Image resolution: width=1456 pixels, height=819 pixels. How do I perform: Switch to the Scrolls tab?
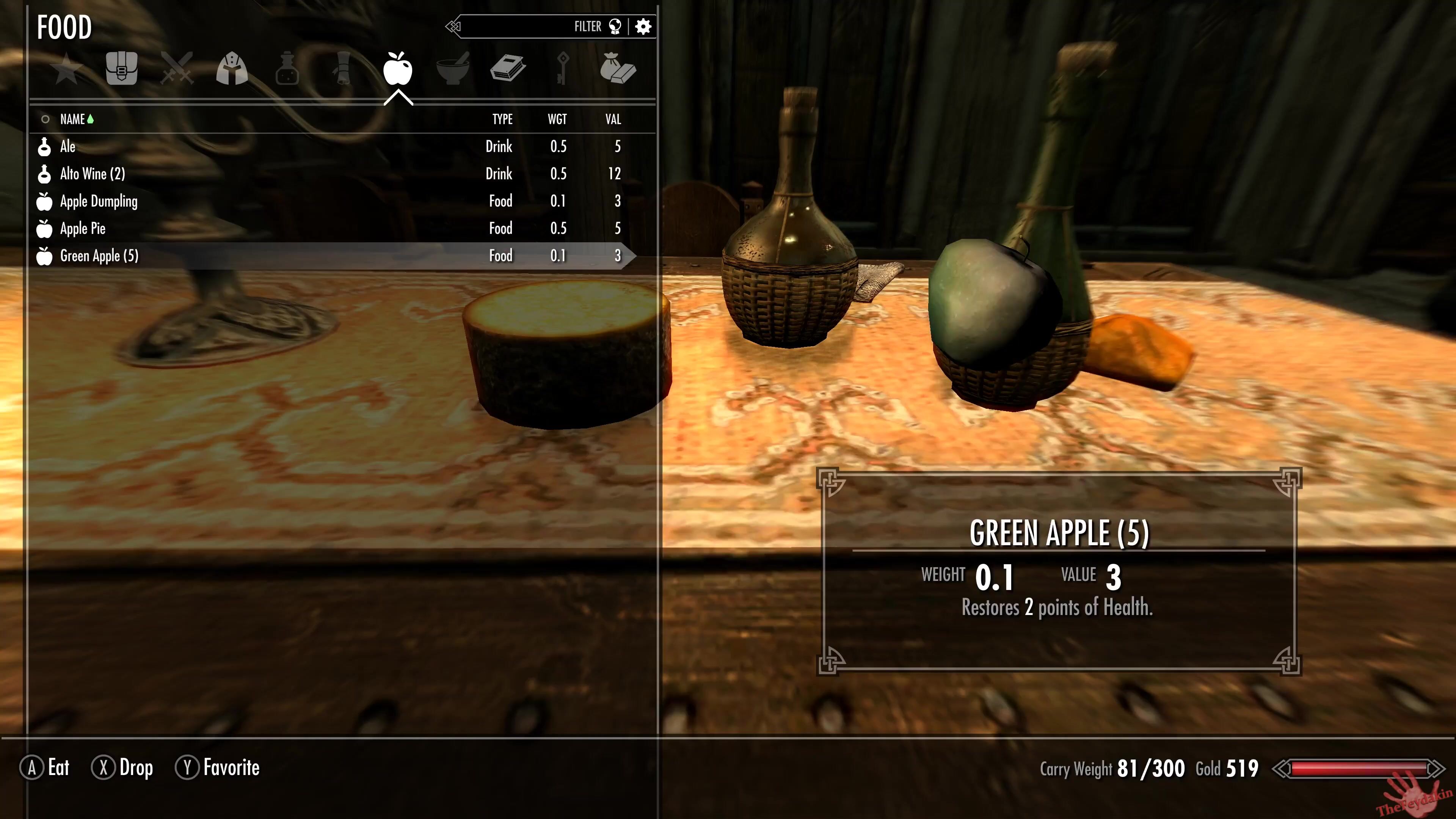tap(342, 69)
